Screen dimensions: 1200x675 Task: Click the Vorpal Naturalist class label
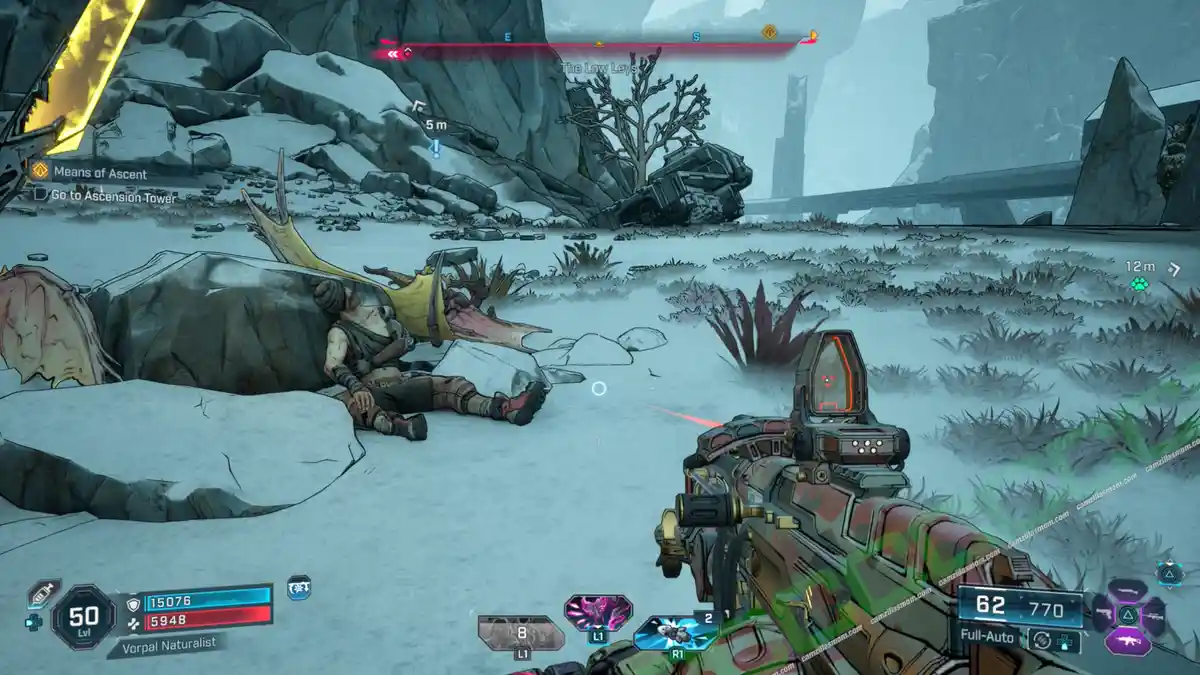(162, 646)
